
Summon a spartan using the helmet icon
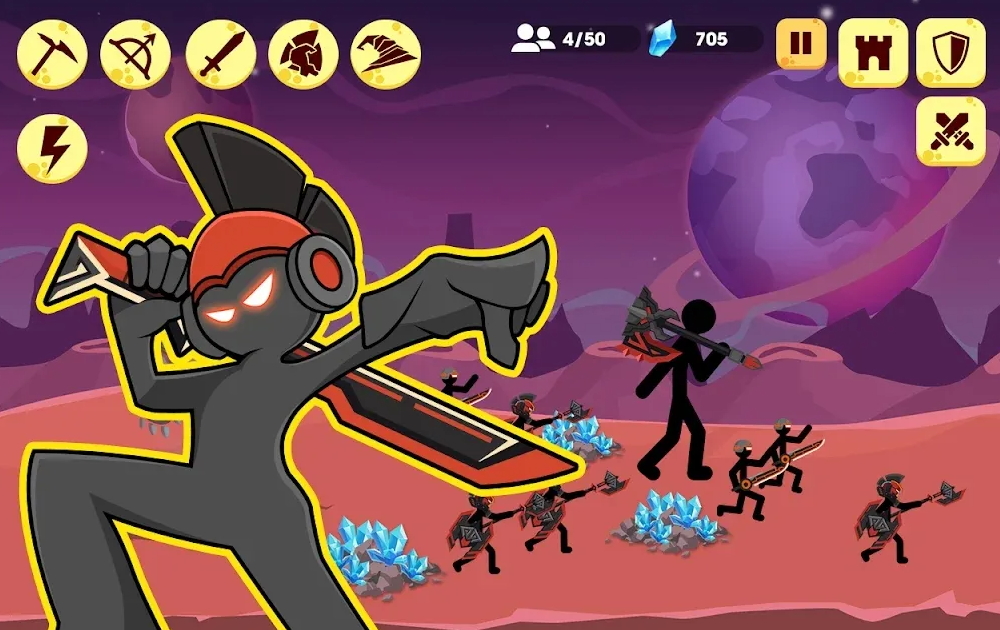click(303, 54)
